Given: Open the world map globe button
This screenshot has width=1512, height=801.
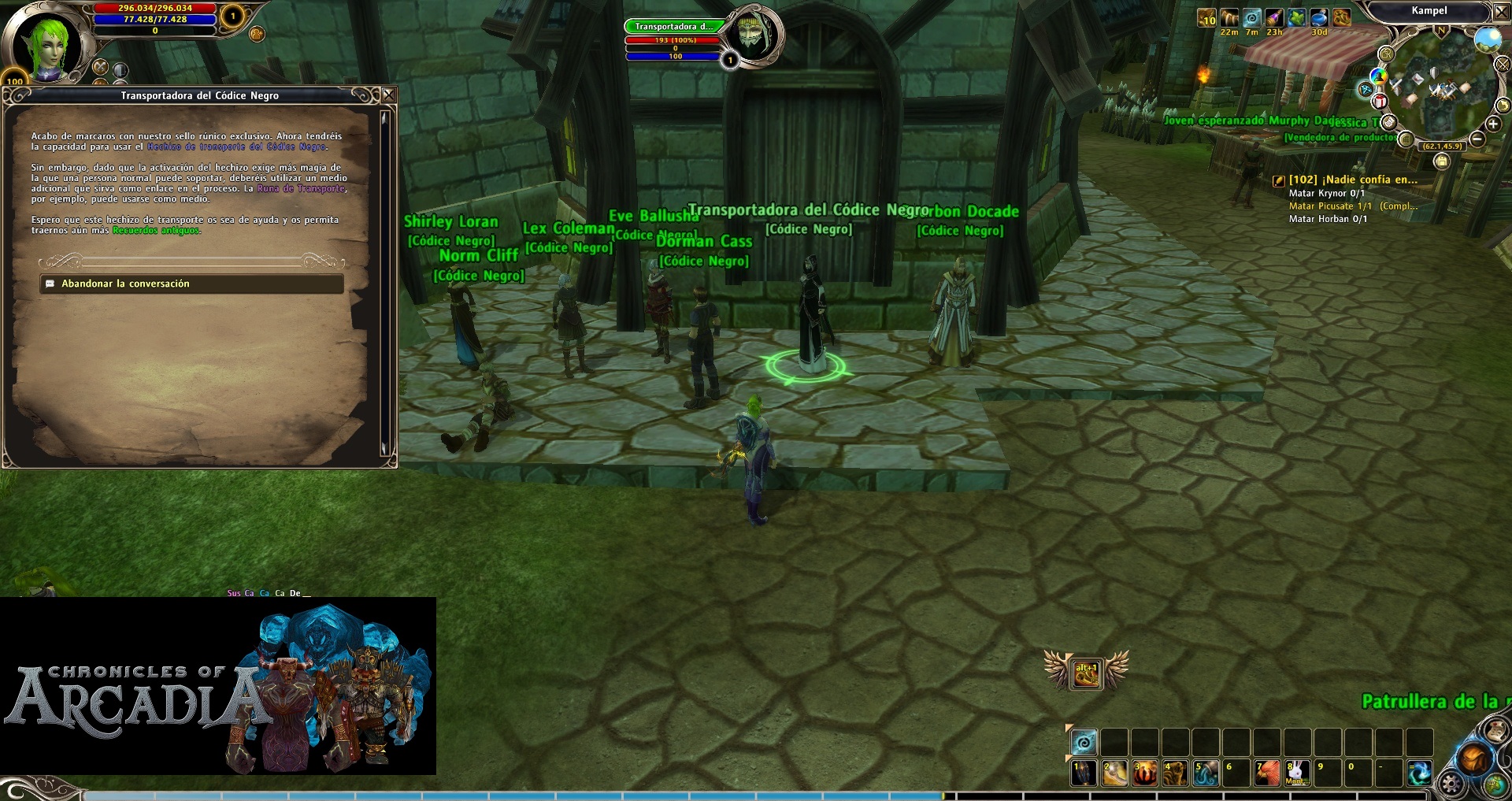Looking at the screenshot, I should point(1495,784).
